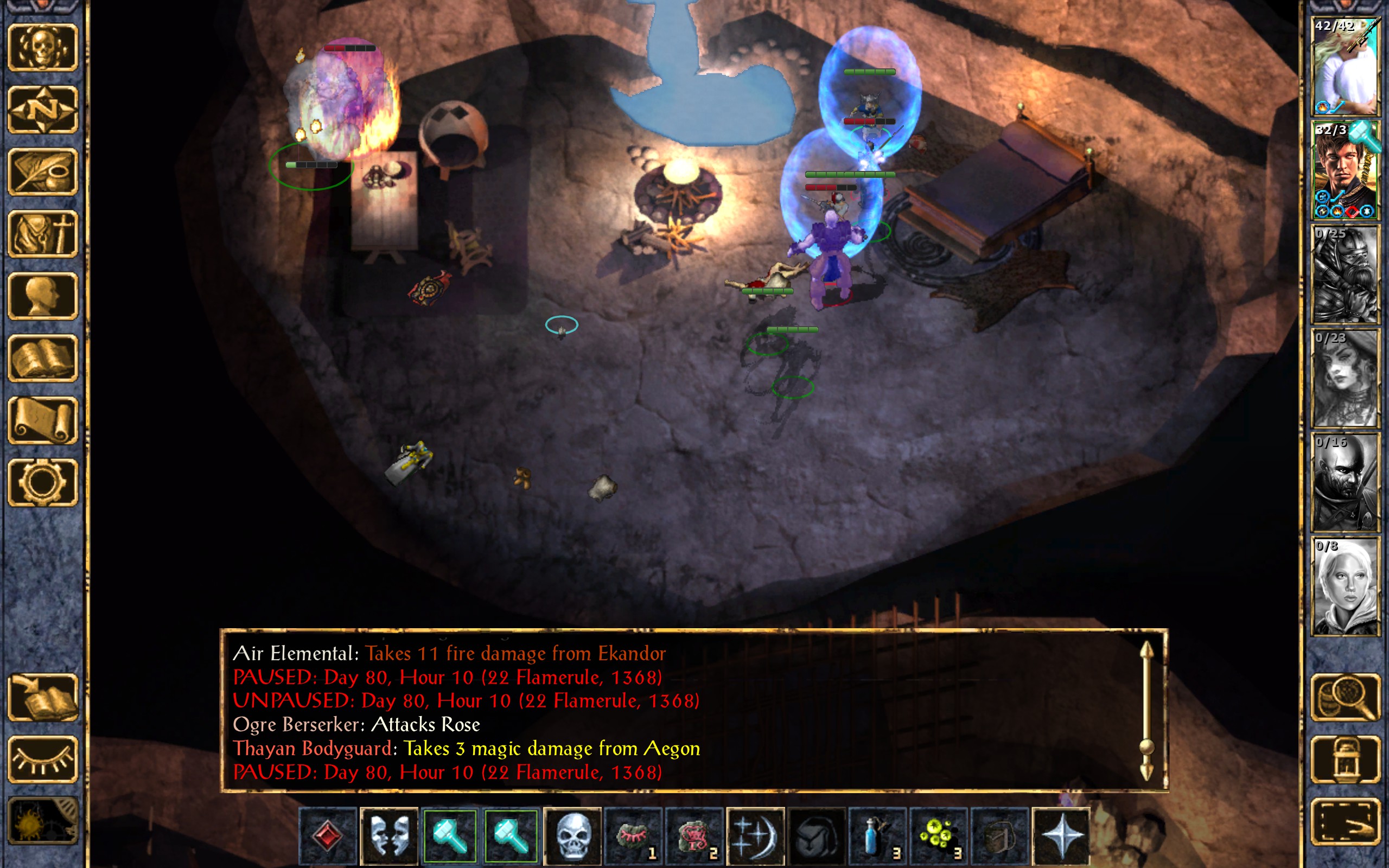
Task: Toggle the closed eye interface button
Action: click(x=42, y=759)
